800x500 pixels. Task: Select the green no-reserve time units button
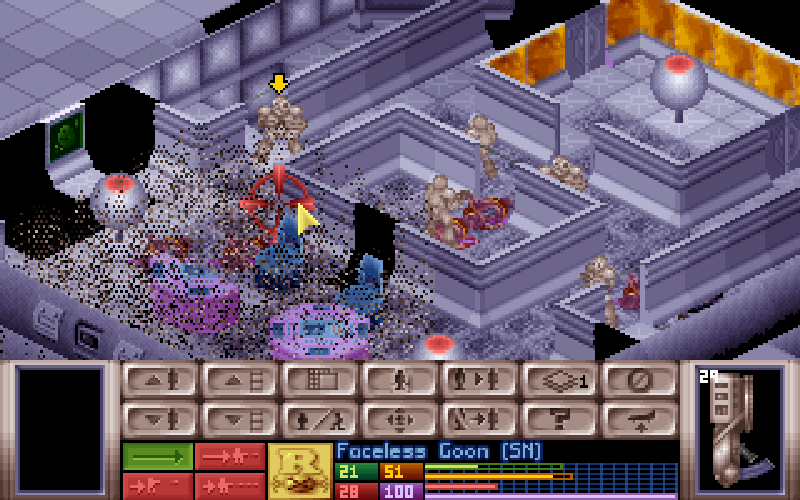point(157,456)
